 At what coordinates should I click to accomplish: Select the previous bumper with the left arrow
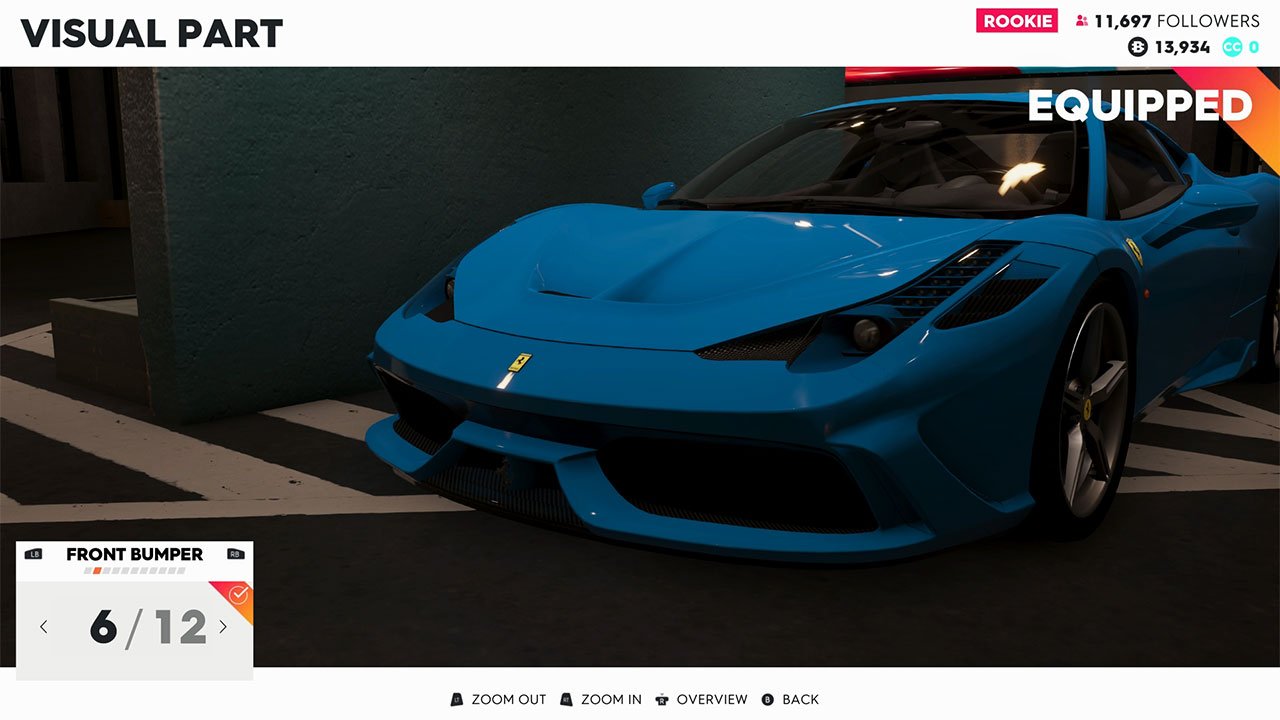[43, 626]
